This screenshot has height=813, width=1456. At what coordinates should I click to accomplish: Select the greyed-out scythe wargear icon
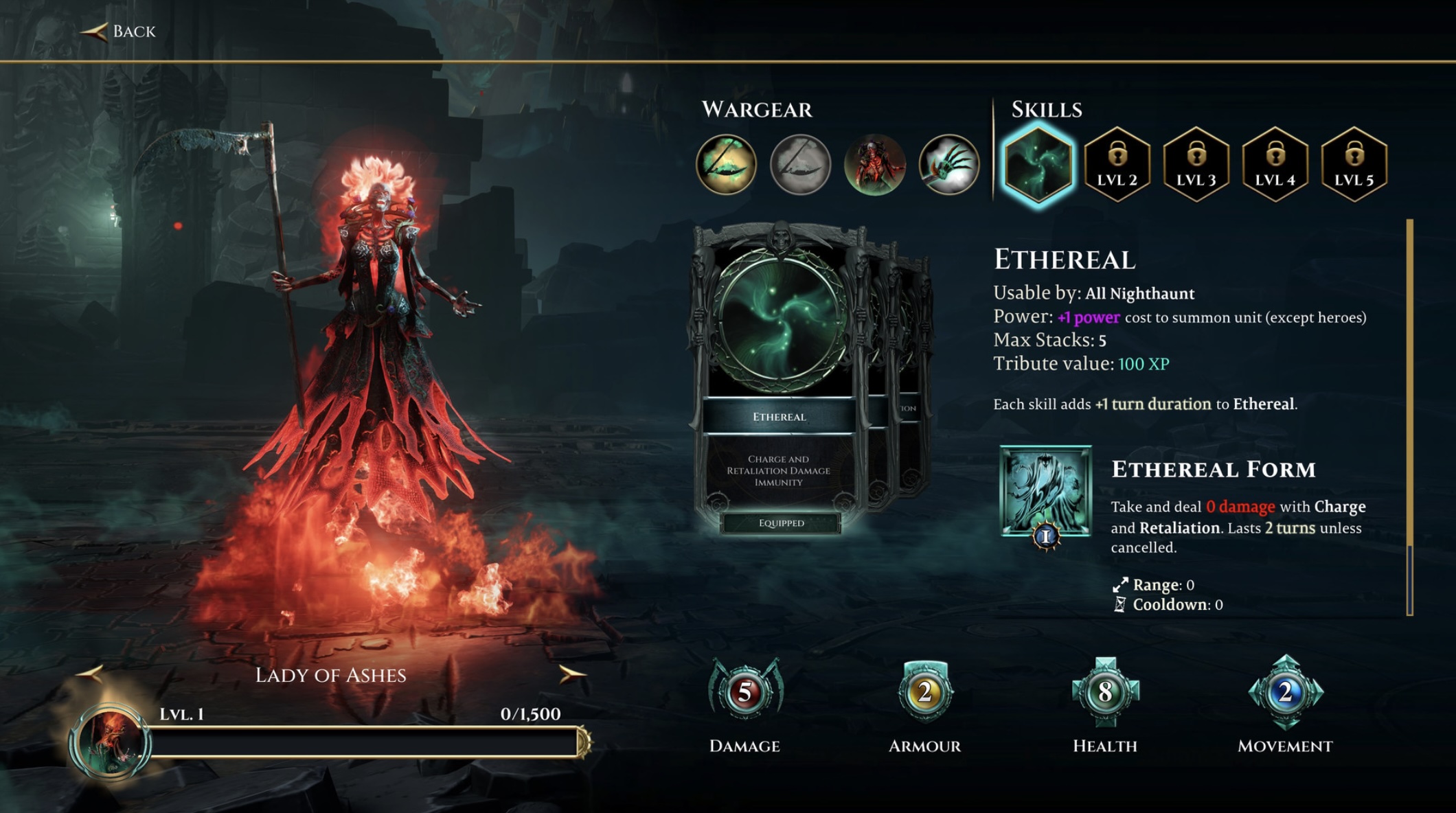tap(800, 165)
